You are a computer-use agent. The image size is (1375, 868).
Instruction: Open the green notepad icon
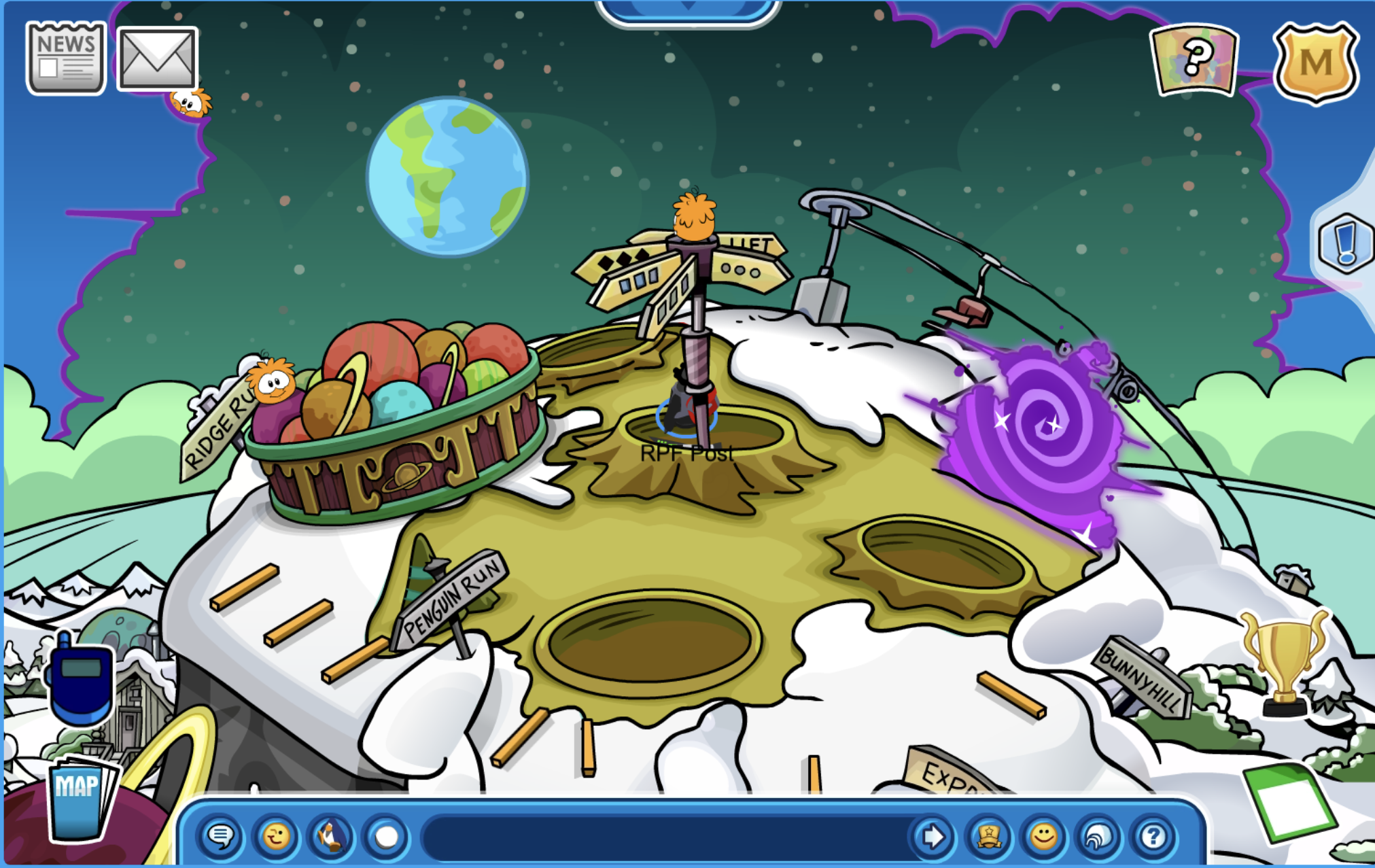[1287, 802]
